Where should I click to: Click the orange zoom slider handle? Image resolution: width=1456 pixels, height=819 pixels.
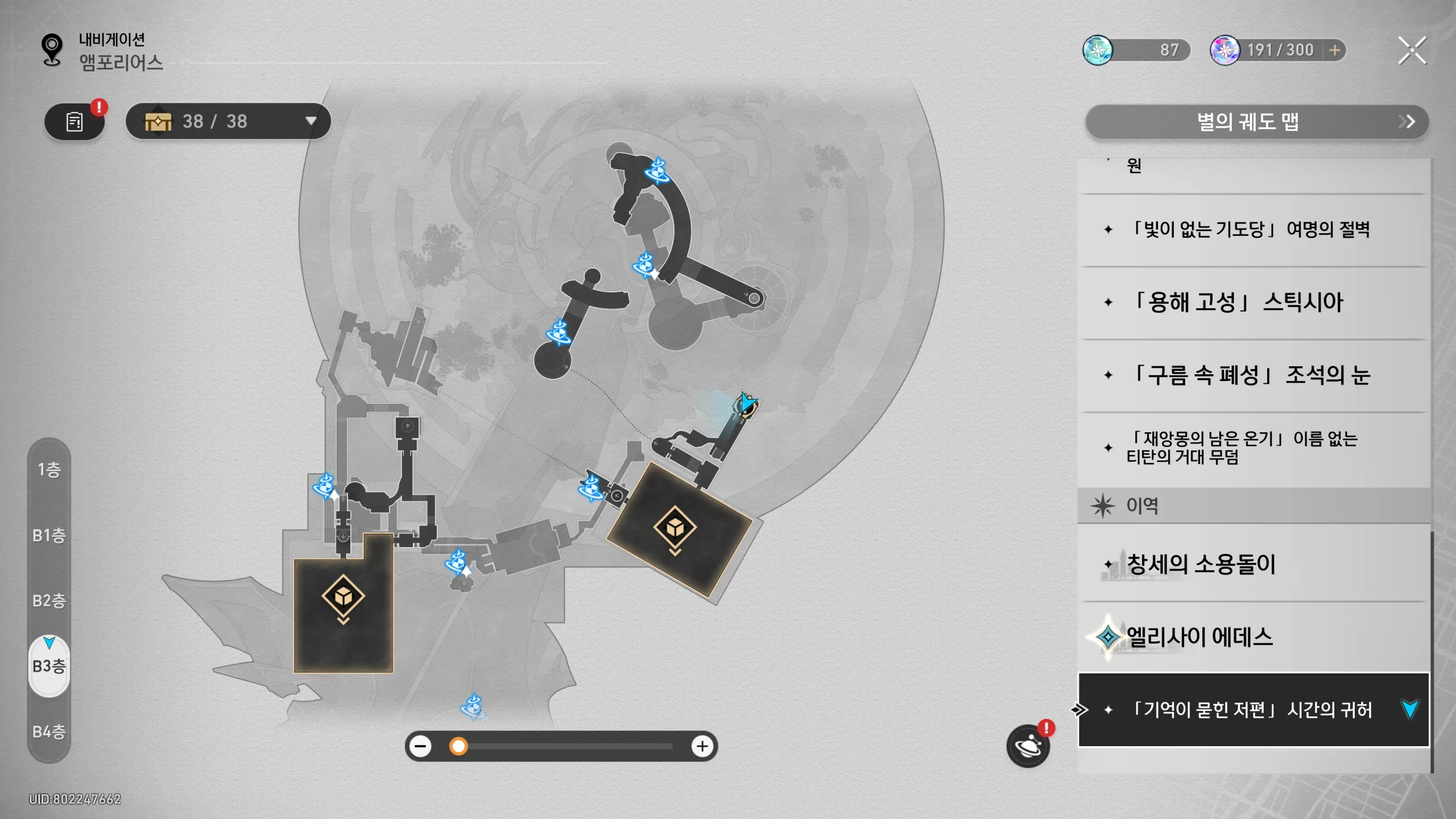coord(458,746)
